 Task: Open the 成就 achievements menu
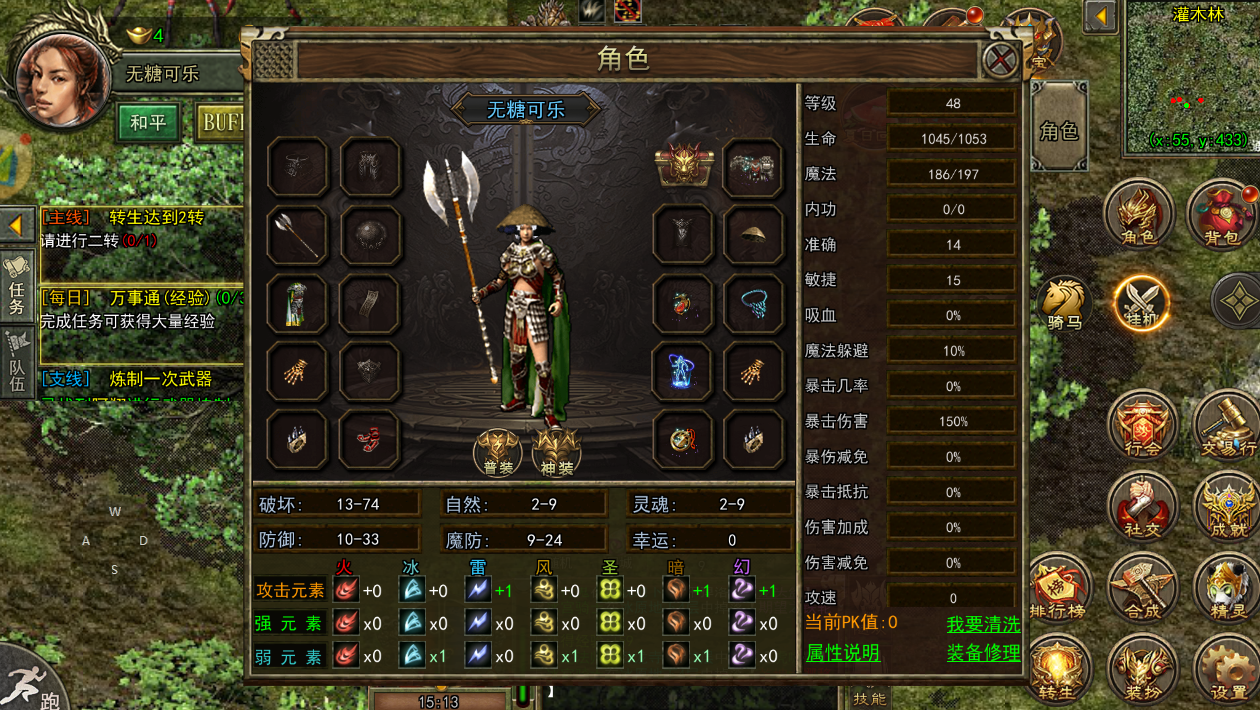click(1225, 505)
